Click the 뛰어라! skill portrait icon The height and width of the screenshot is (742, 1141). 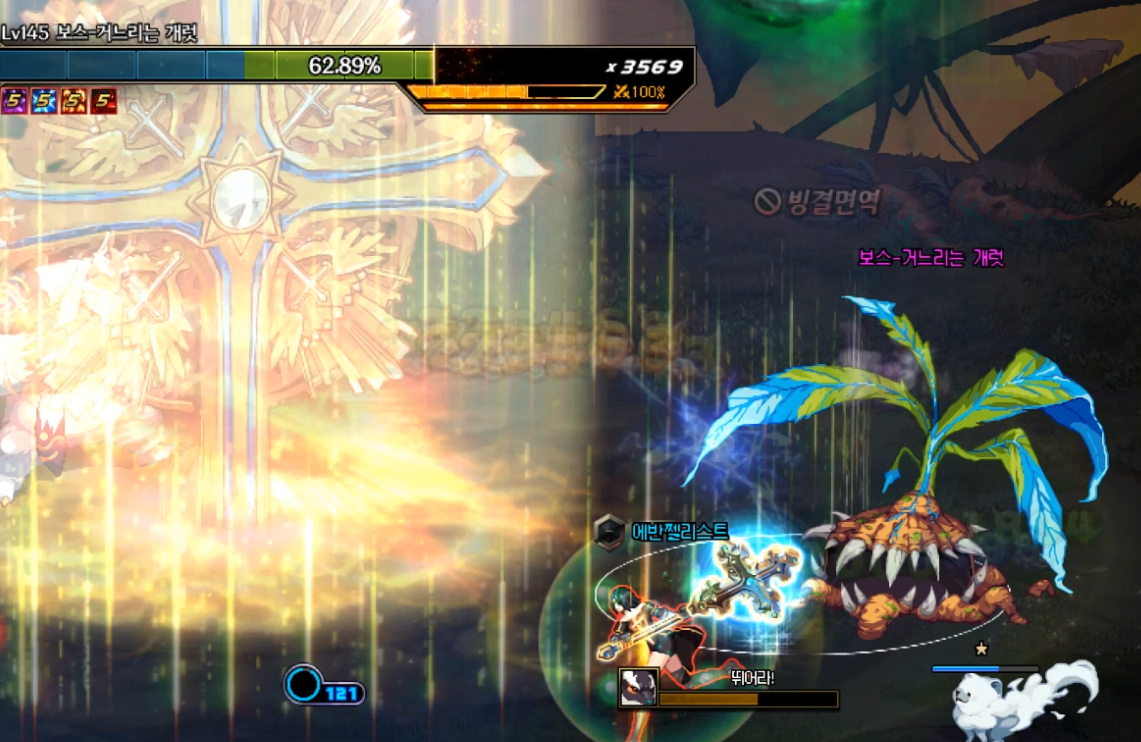pyautogui.click(x=638, y=688)
